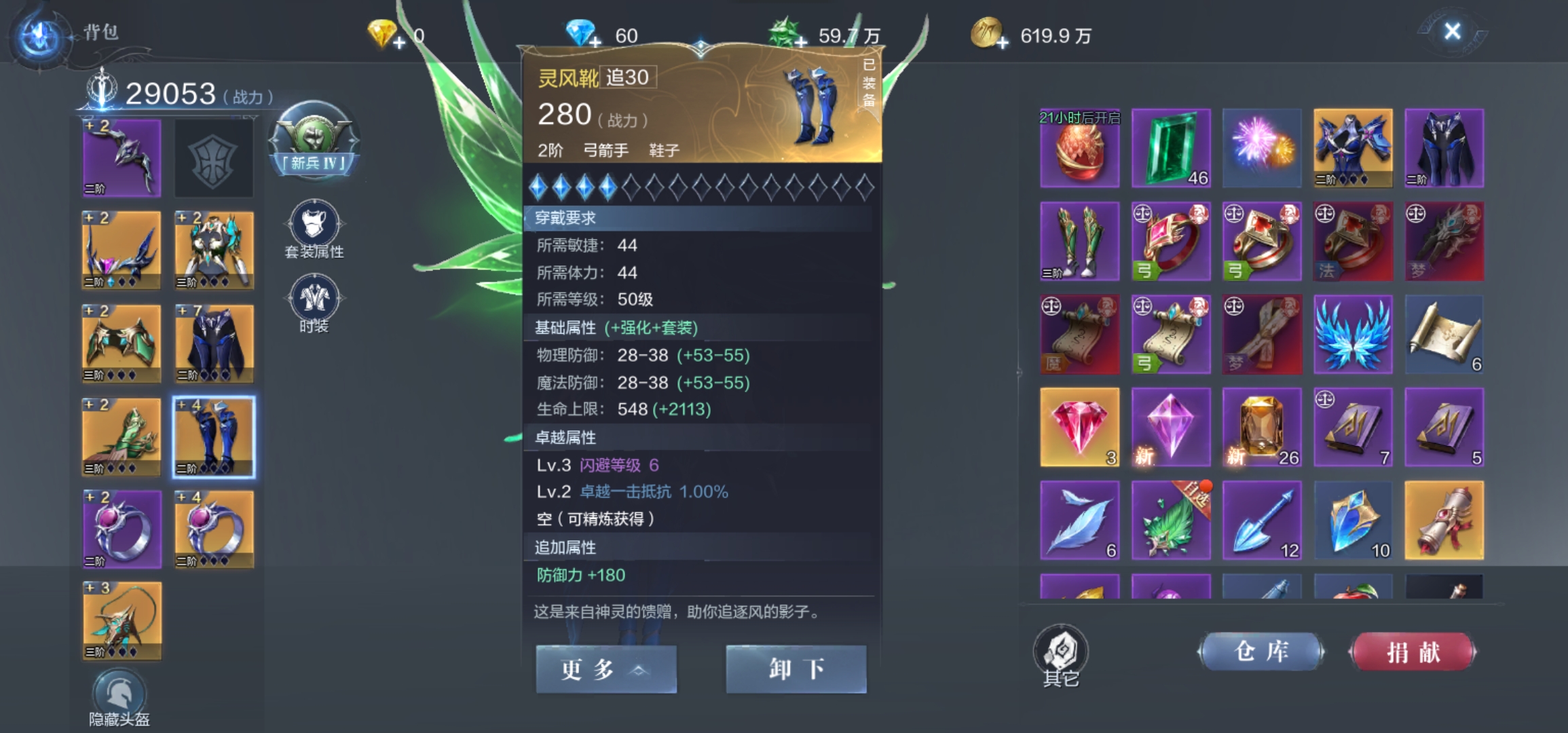1568x733 pixels.
Task: Close the backpack screen
Action: tap(1452, 31)
